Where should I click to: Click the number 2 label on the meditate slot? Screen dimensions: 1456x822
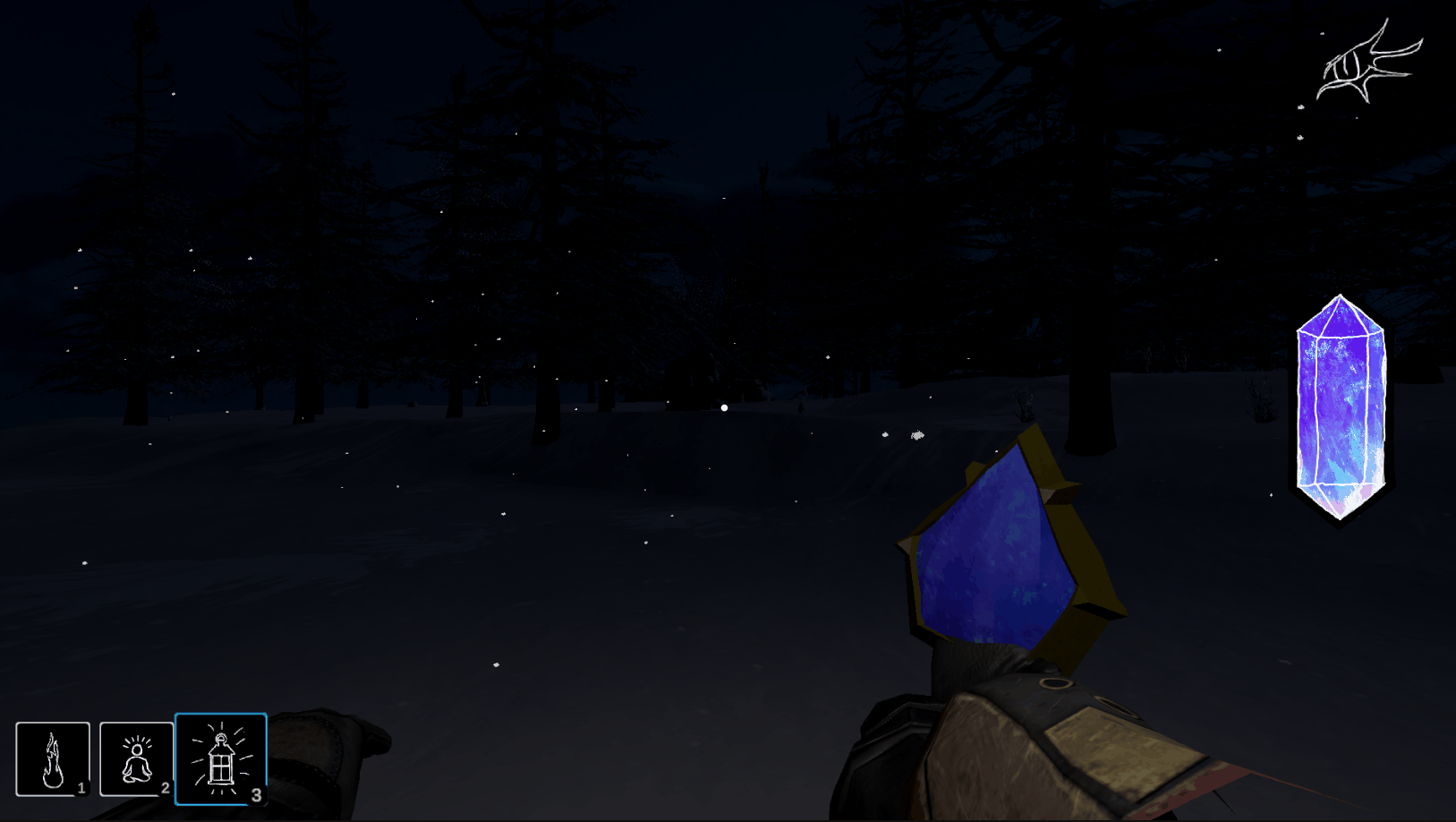(x=166, y=790)
